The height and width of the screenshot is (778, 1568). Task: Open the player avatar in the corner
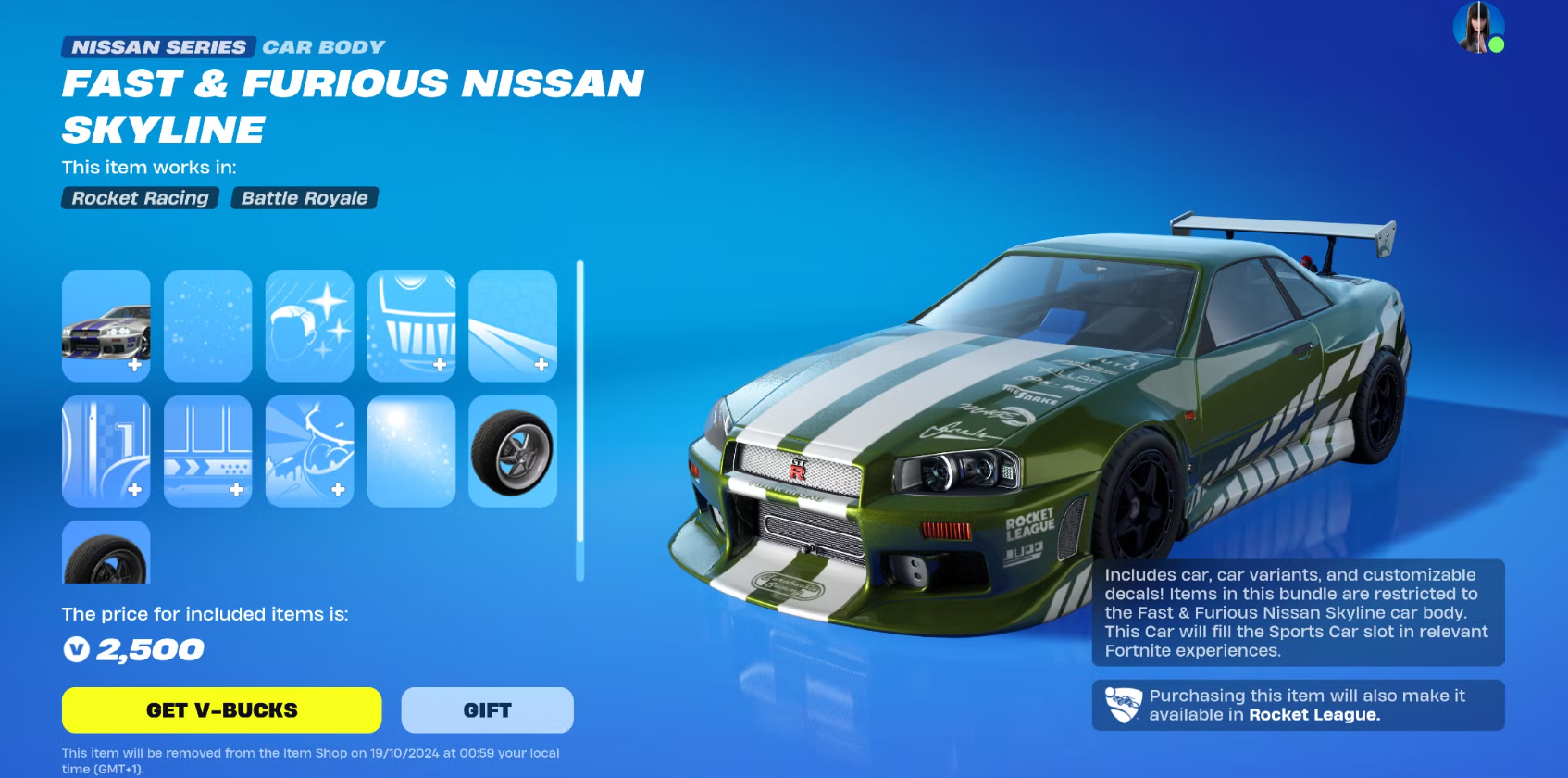click(1477, 27)
